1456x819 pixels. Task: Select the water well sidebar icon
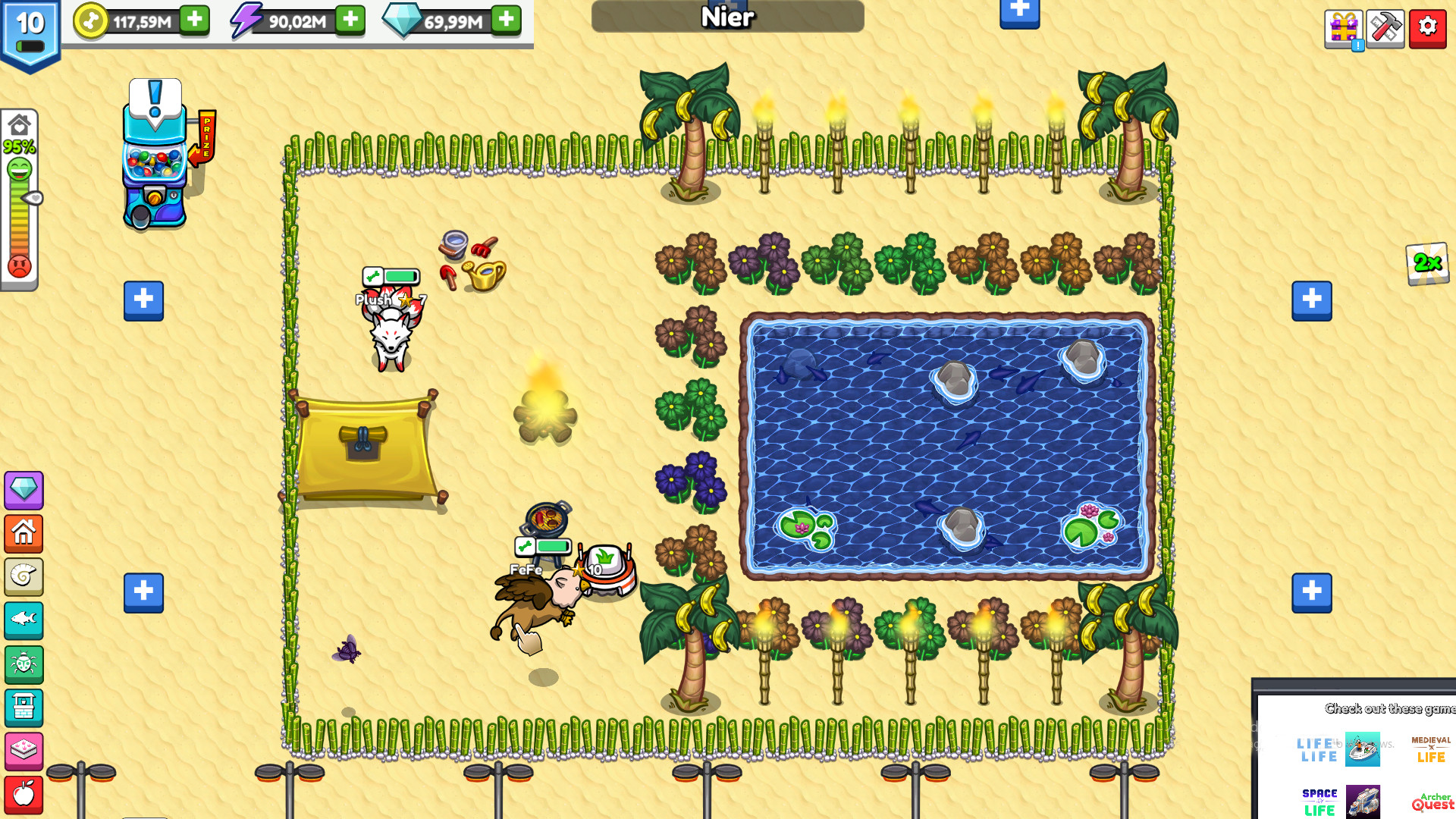[x=24, y=708]
